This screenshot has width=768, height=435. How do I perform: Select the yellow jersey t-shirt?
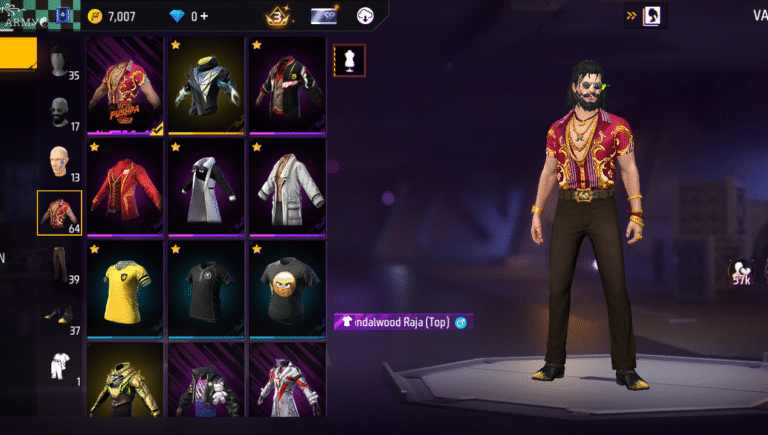point(126,288)
